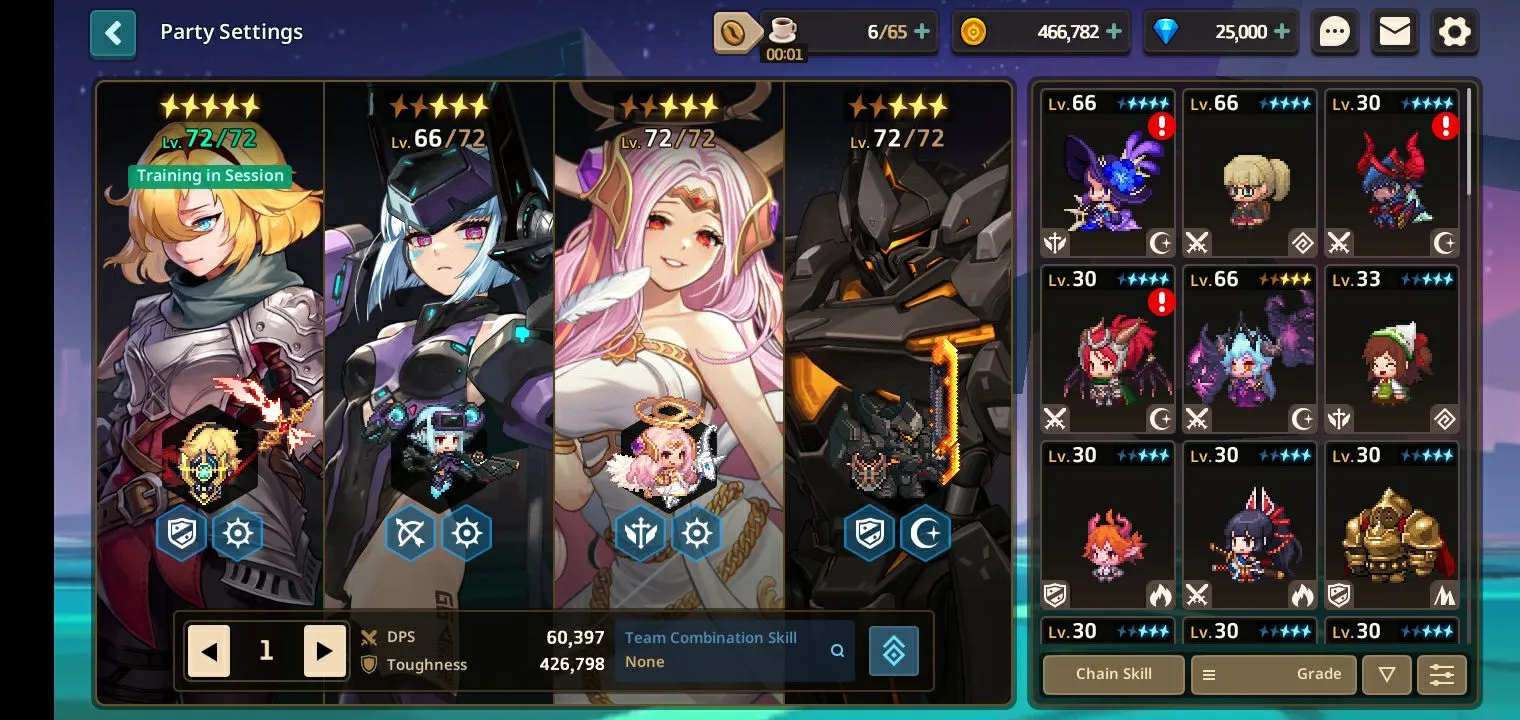Go back from Party Settings

[x=113, y=34]
